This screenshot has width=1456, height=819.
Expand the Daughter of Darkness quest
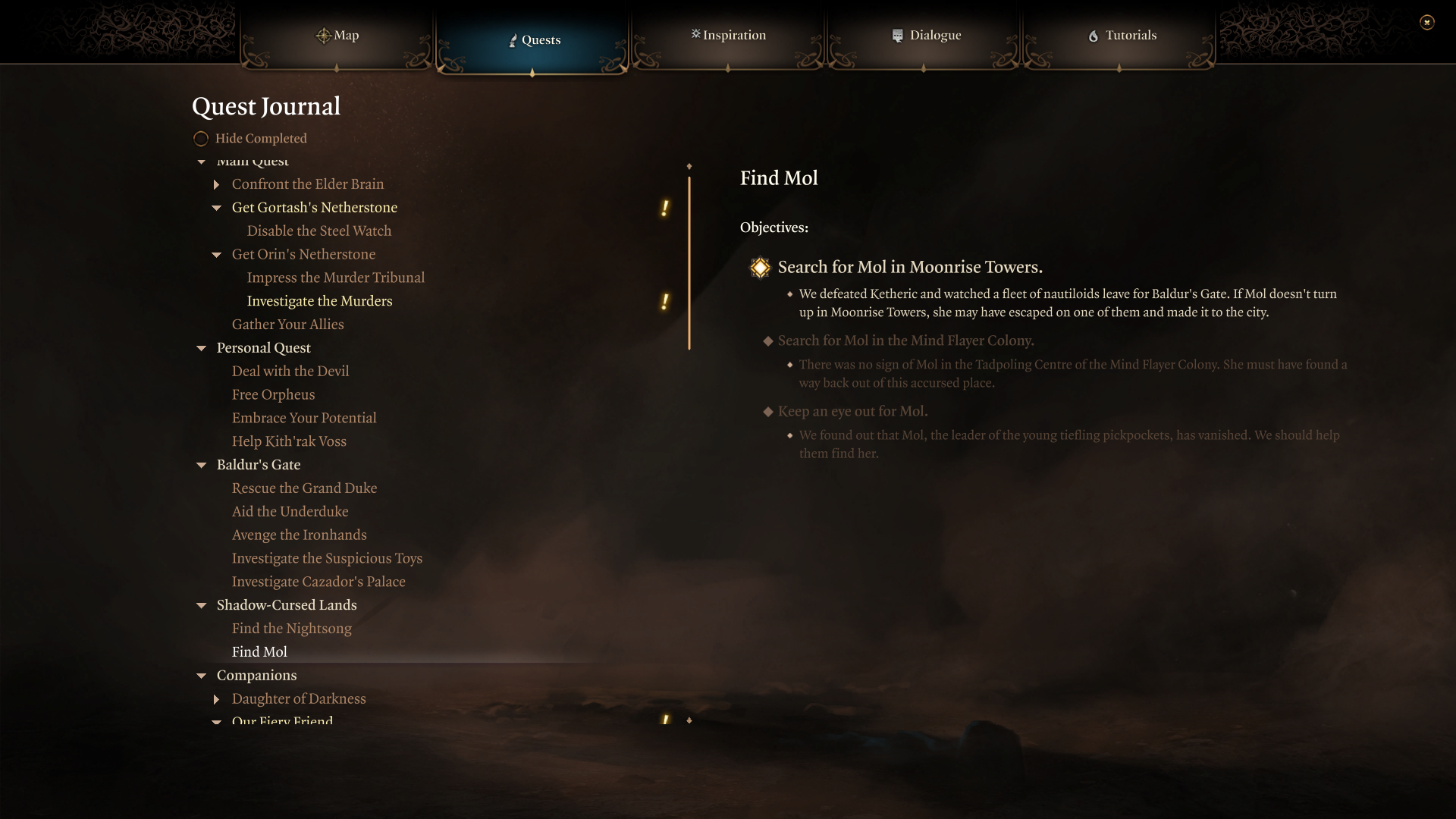(217, 699)
